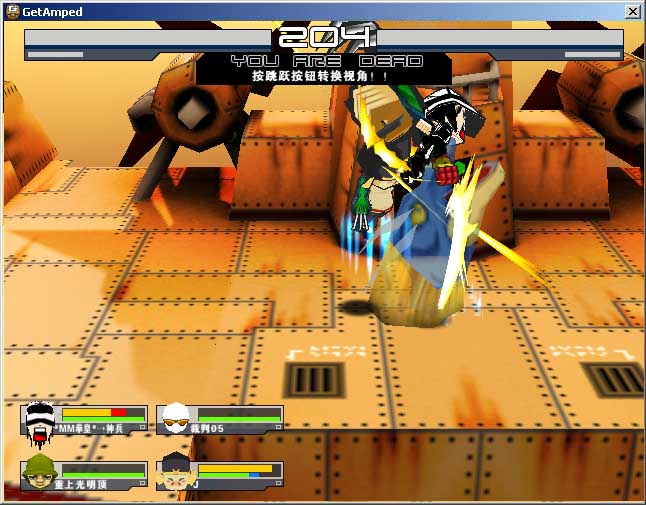The width and height of the screenshot is (646, 505).
Task: Click the MM拳皇 神兵 player portrait
Action: pyautogui.click(x=40, y=418)
